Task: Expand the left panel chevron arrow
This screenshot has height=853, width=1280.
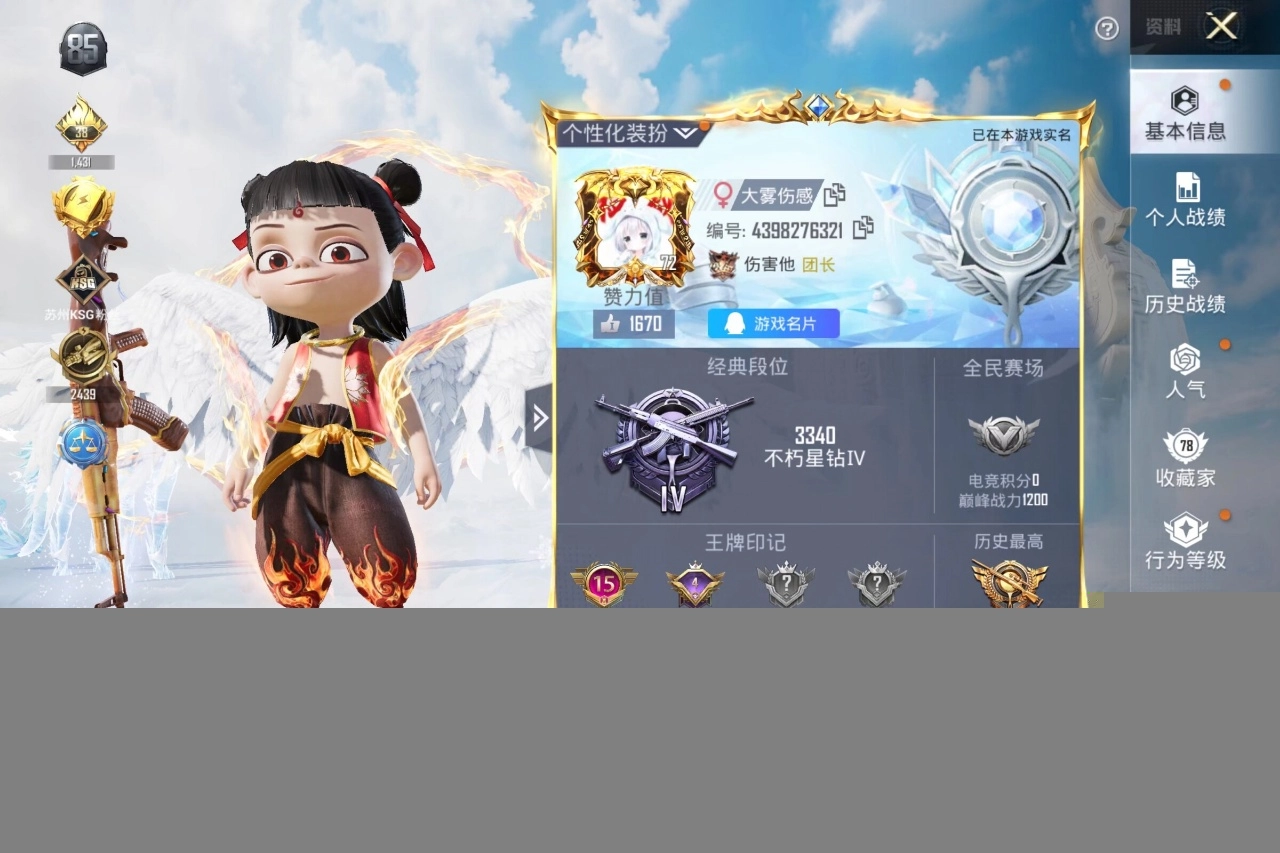Action: (541, 418)
